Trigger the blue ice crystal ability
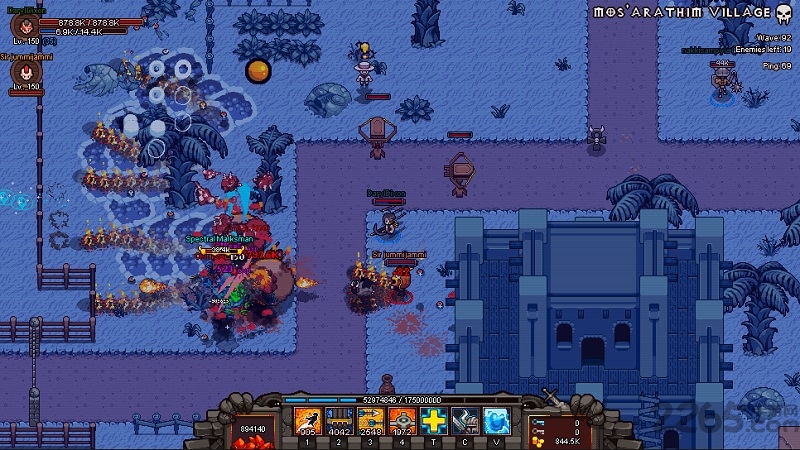This screenshot has height=450, width=800. click(x=497, y=421)
